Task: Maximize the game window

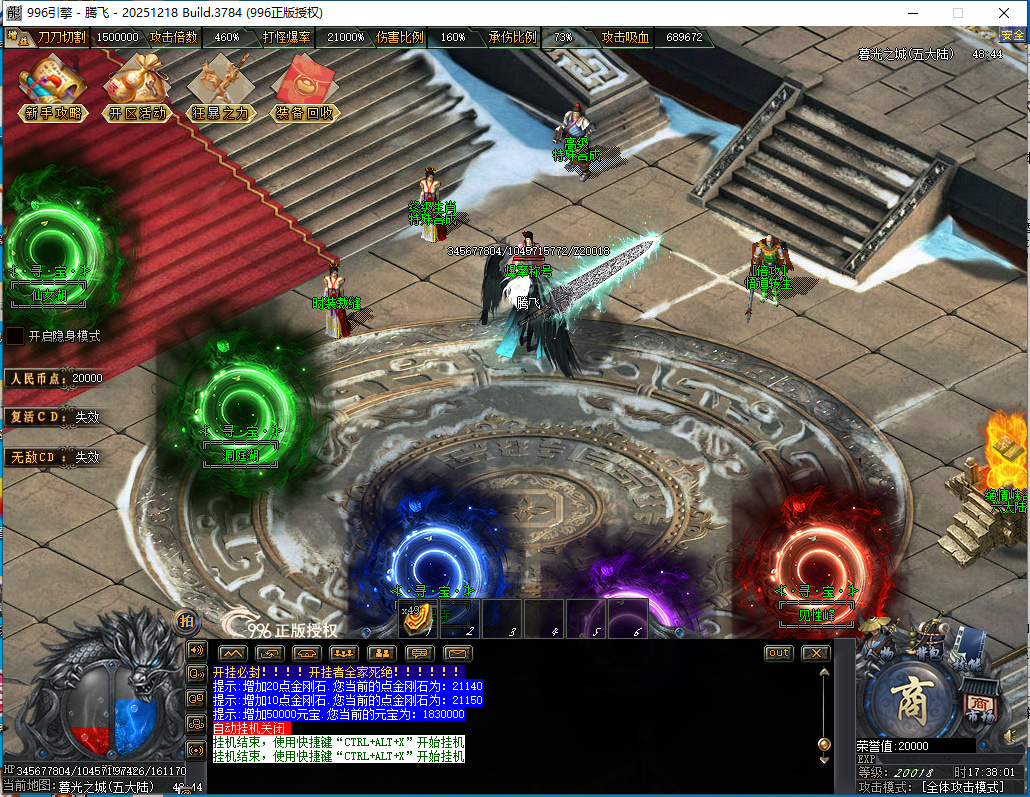Action: pos(957,13)
